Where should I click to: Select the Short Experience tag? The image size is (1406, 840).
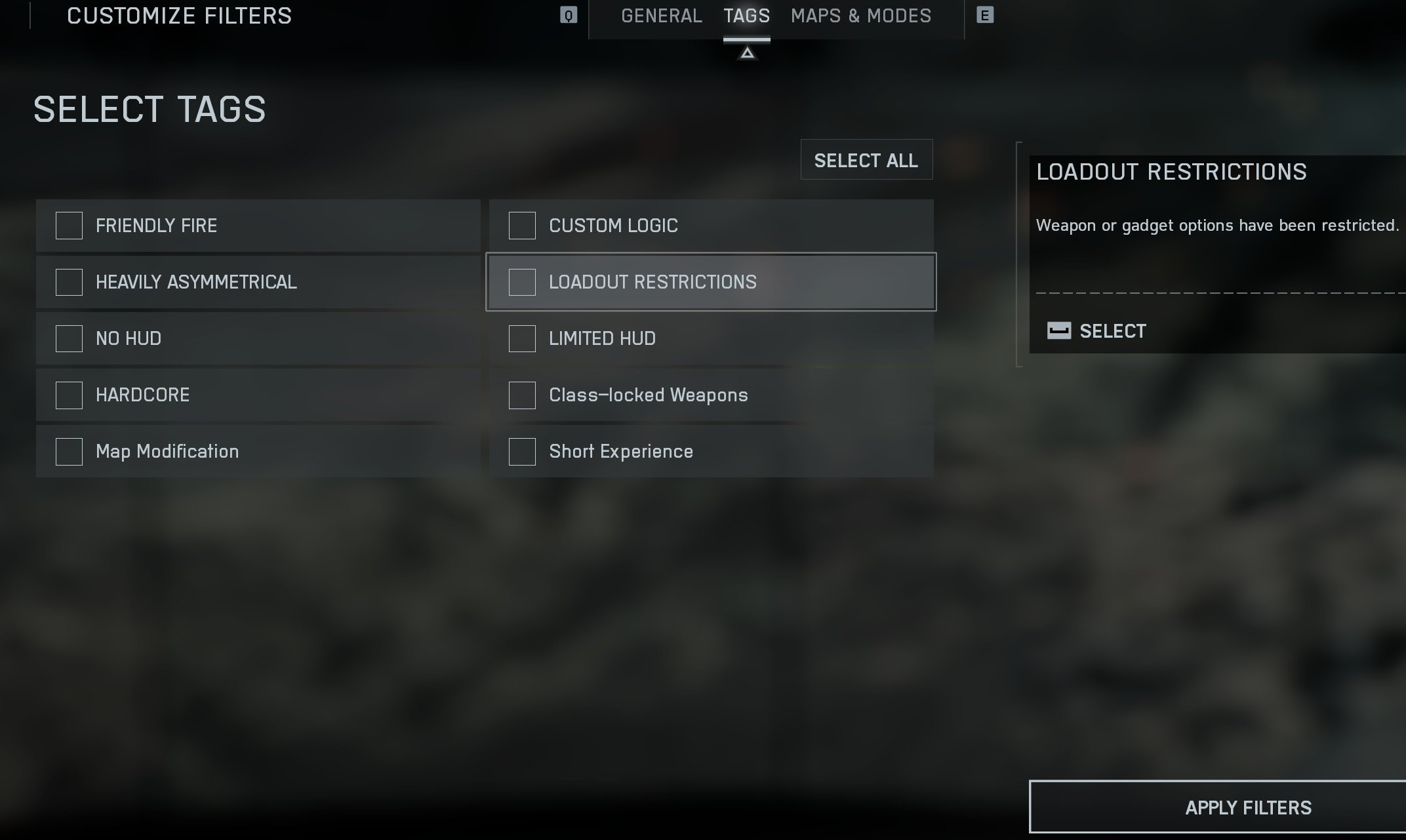coord(521,451)
